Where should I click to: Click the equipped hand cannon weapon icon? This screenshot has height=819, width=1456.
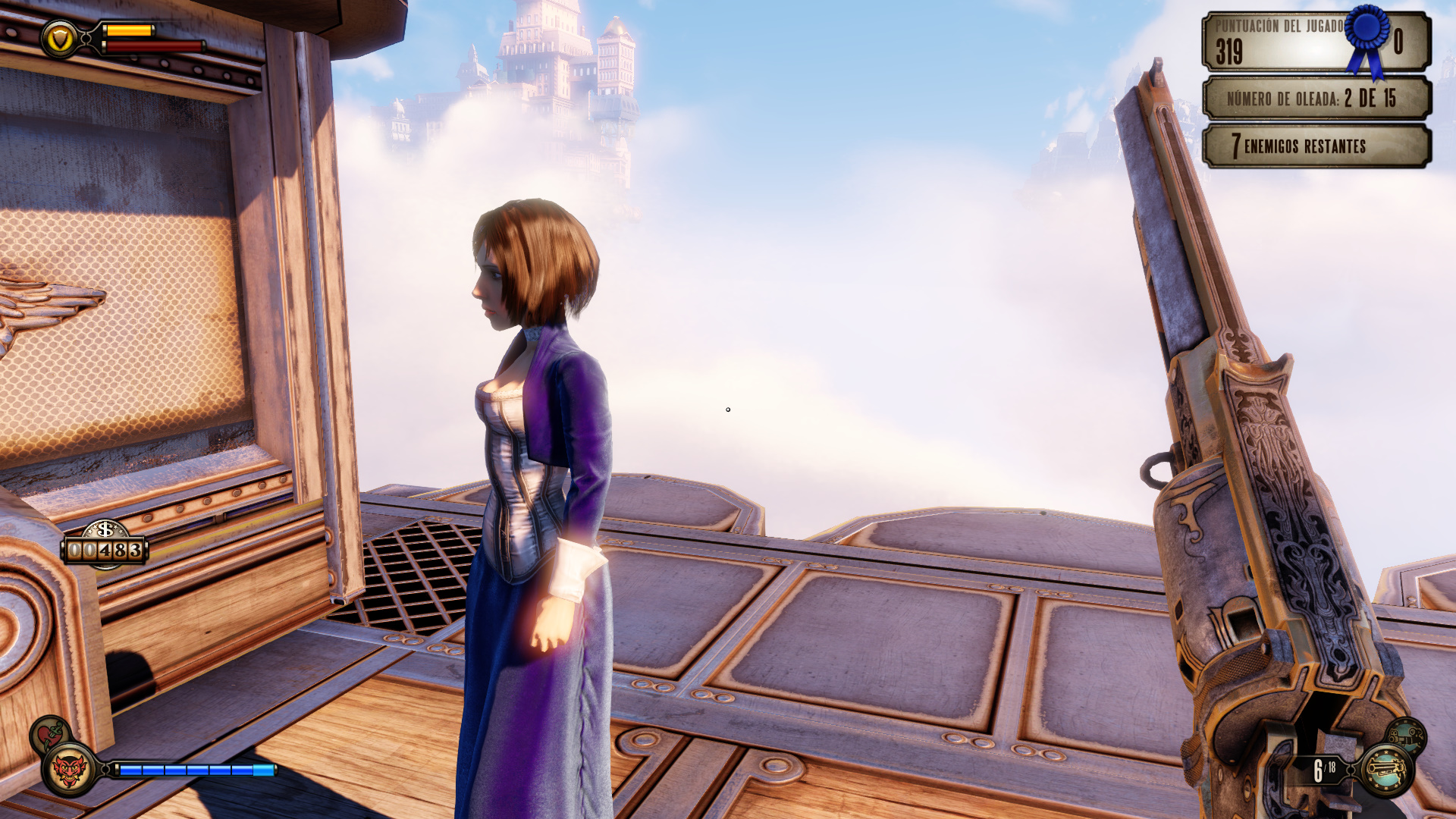tap(1386, 770)
